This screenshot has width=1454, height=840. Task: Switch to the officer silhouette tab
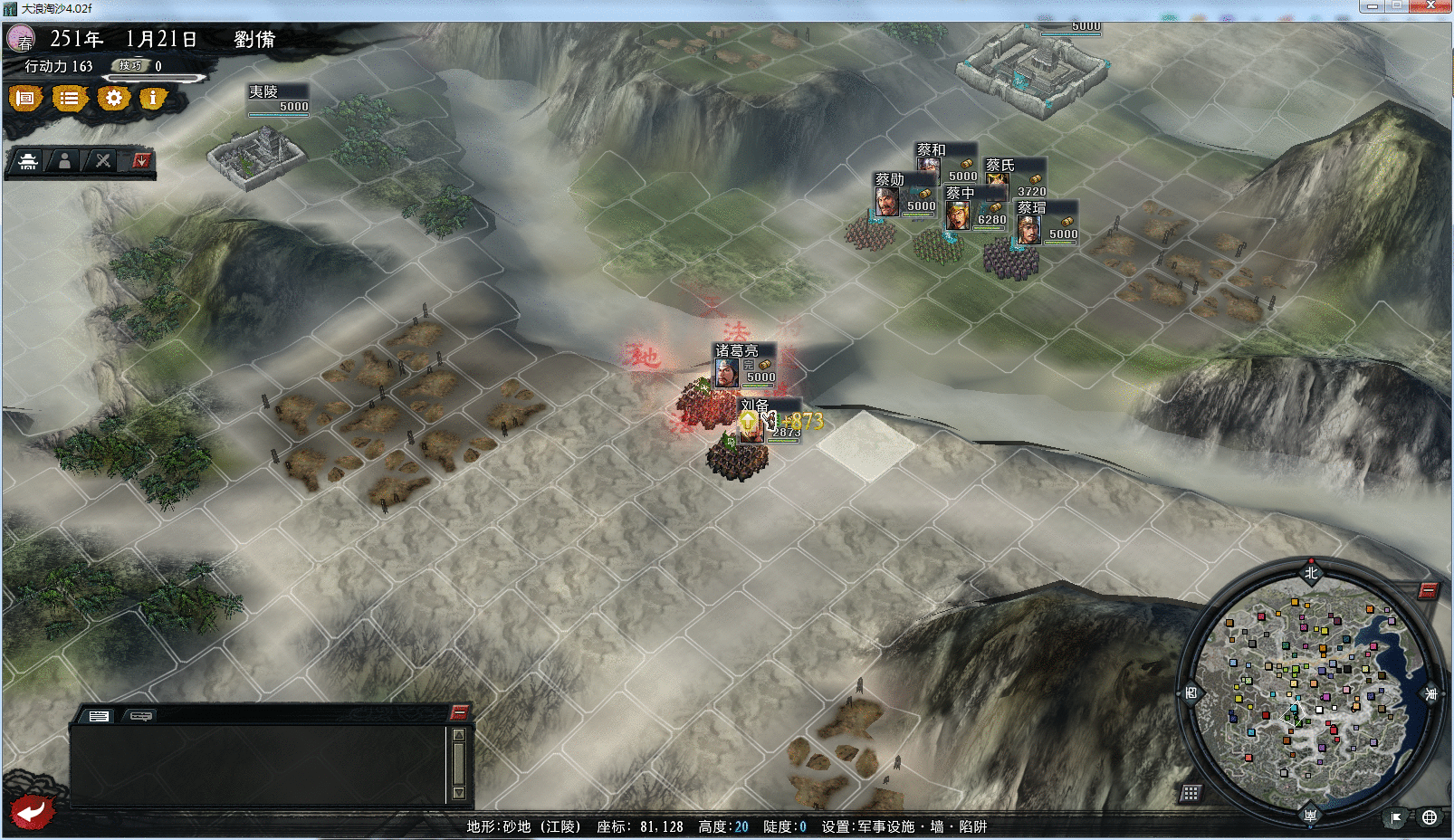64,161
